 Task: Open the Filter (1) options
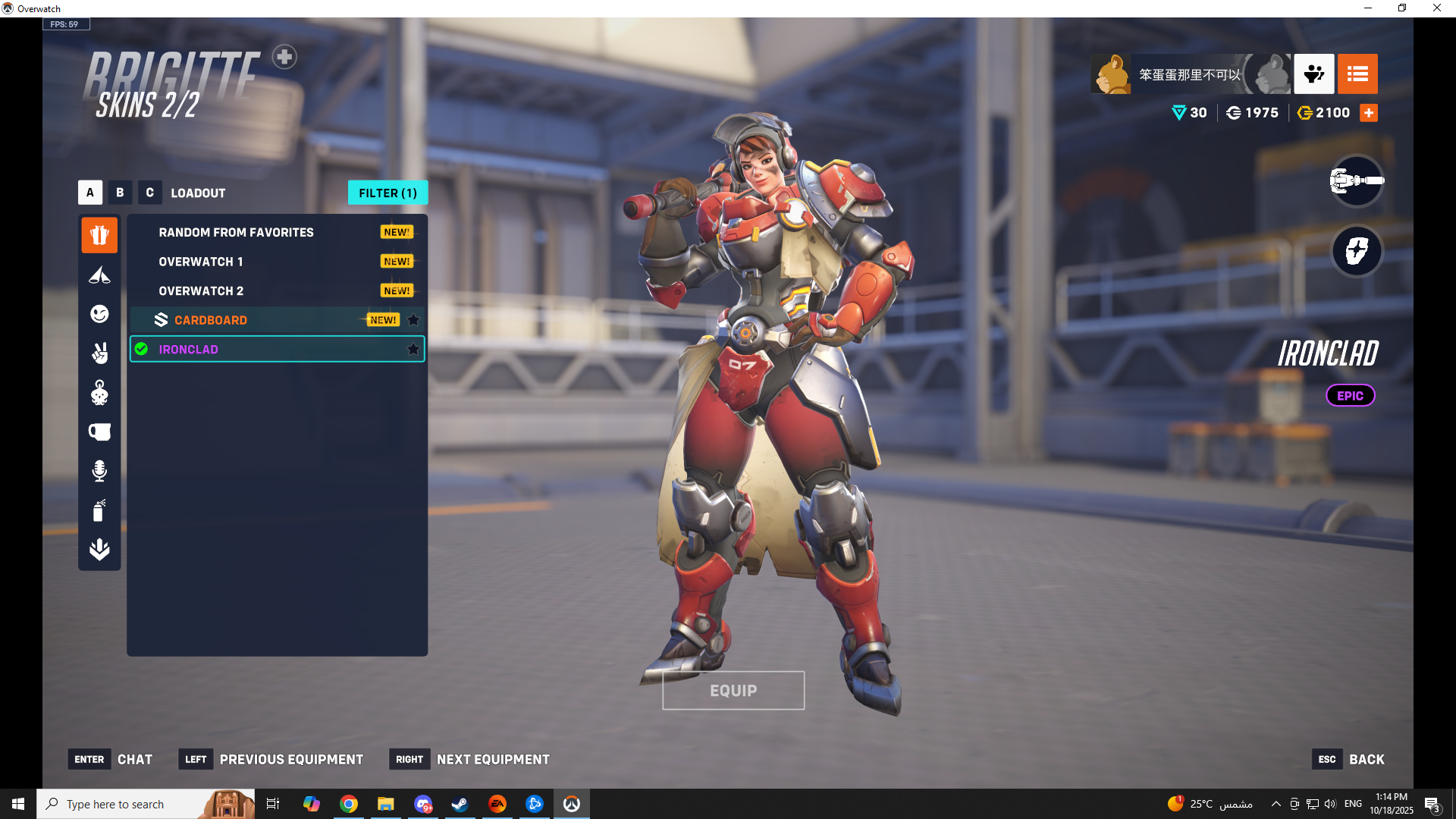[388, 193]
